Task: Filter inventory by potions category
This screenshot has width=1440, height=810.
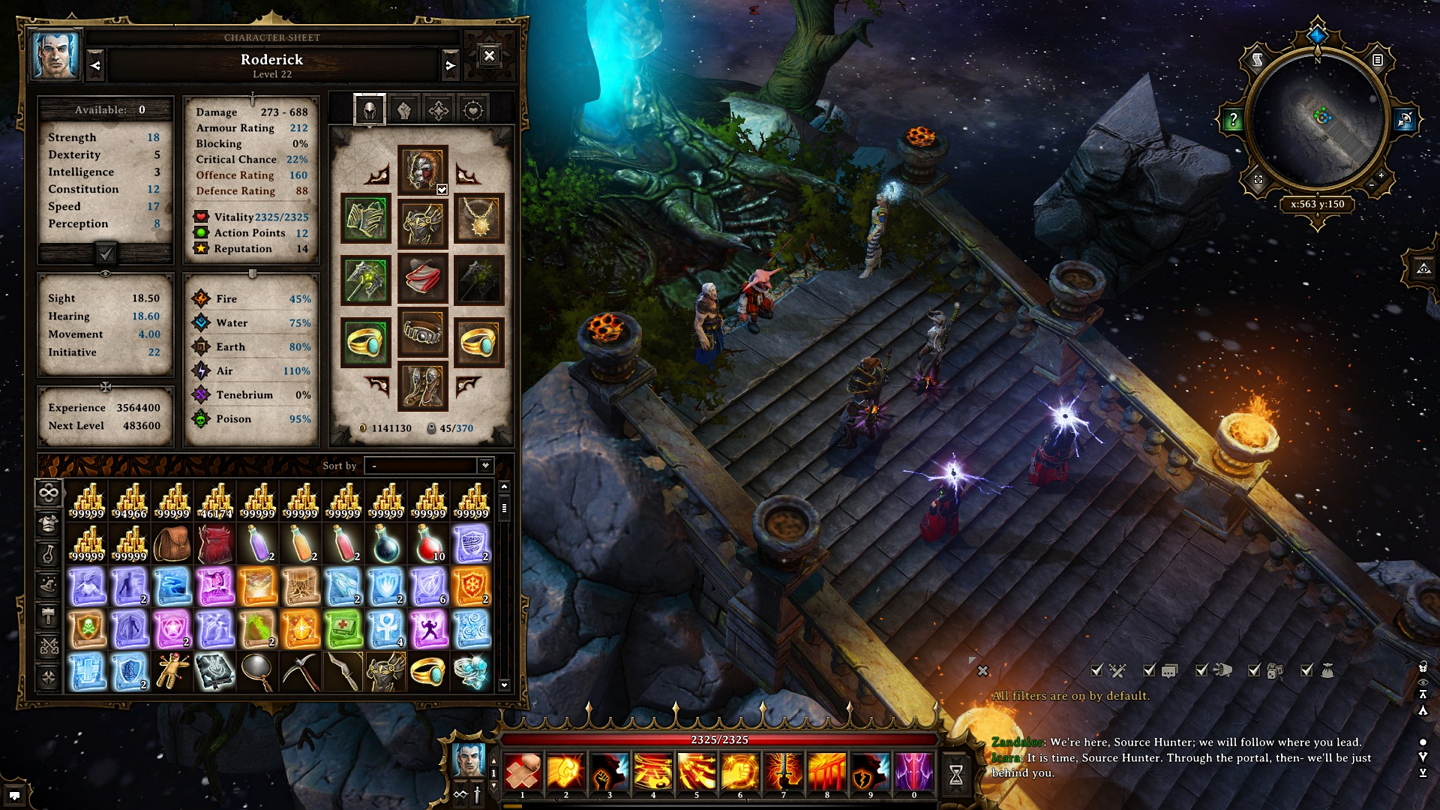Action: click(x=48, y=553)
